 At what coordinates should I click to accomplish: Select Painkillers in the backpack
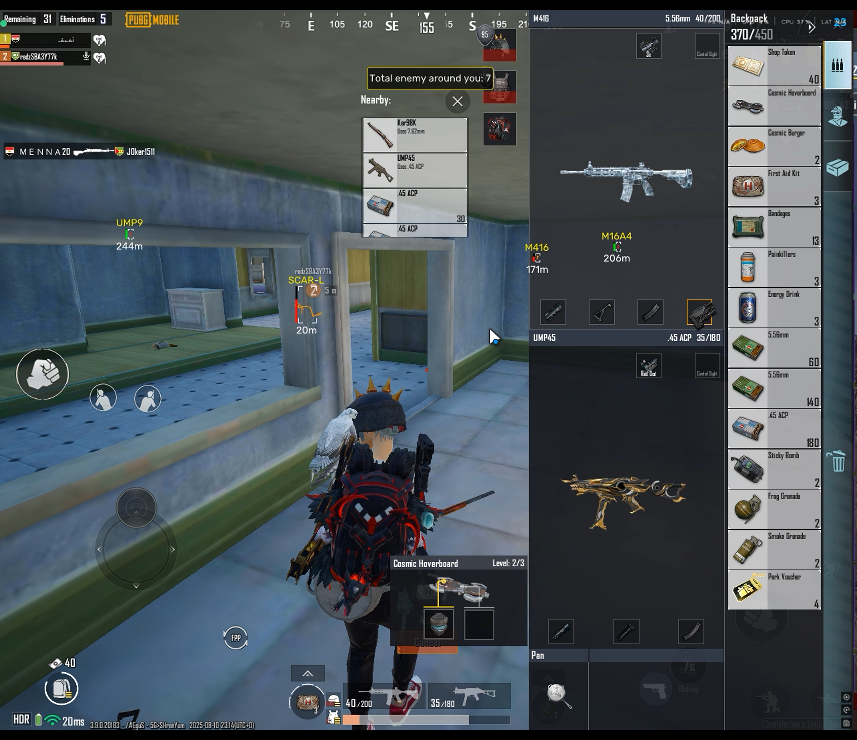774,268
